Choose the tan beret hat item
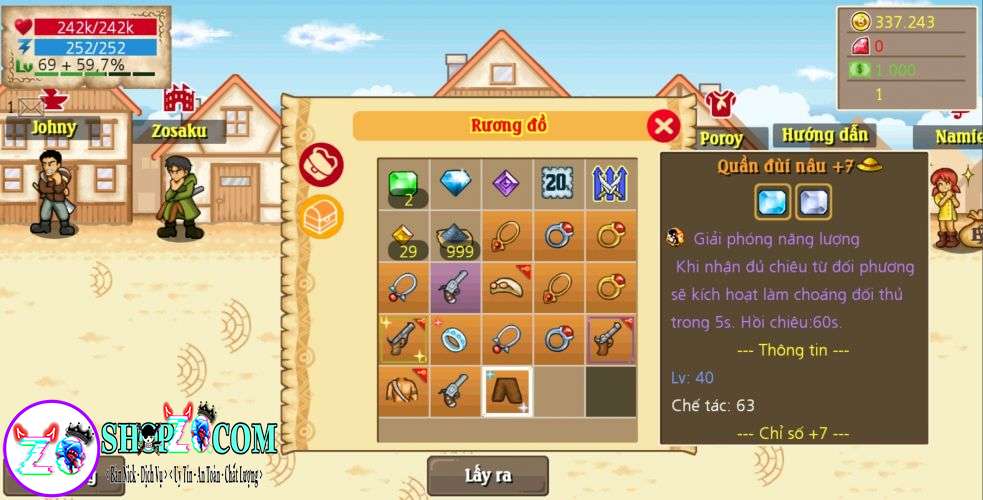This screenshot has height=500, width=983. click(507, 288)
